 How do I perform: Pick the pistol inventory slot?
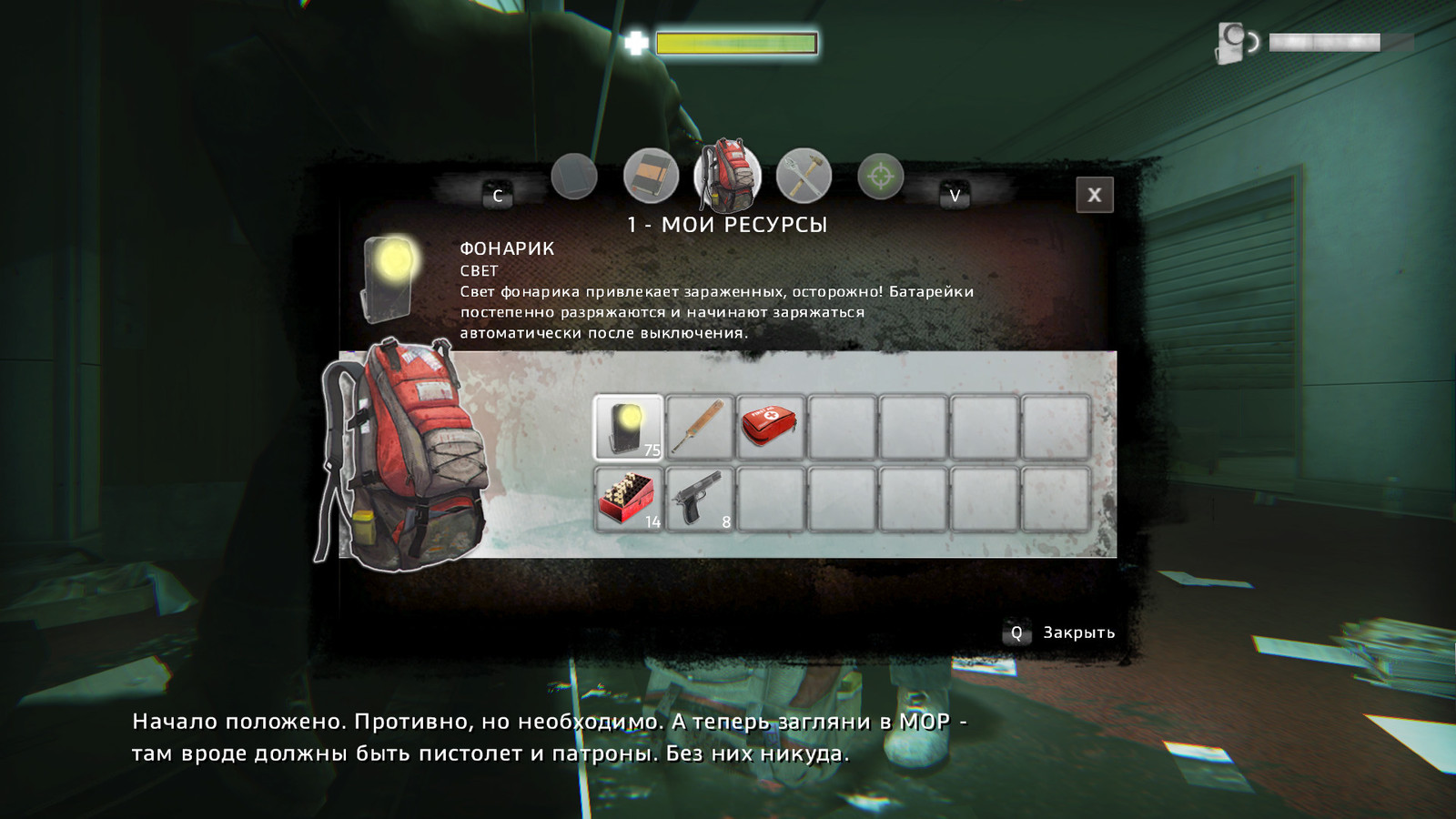tap(699, 499)
